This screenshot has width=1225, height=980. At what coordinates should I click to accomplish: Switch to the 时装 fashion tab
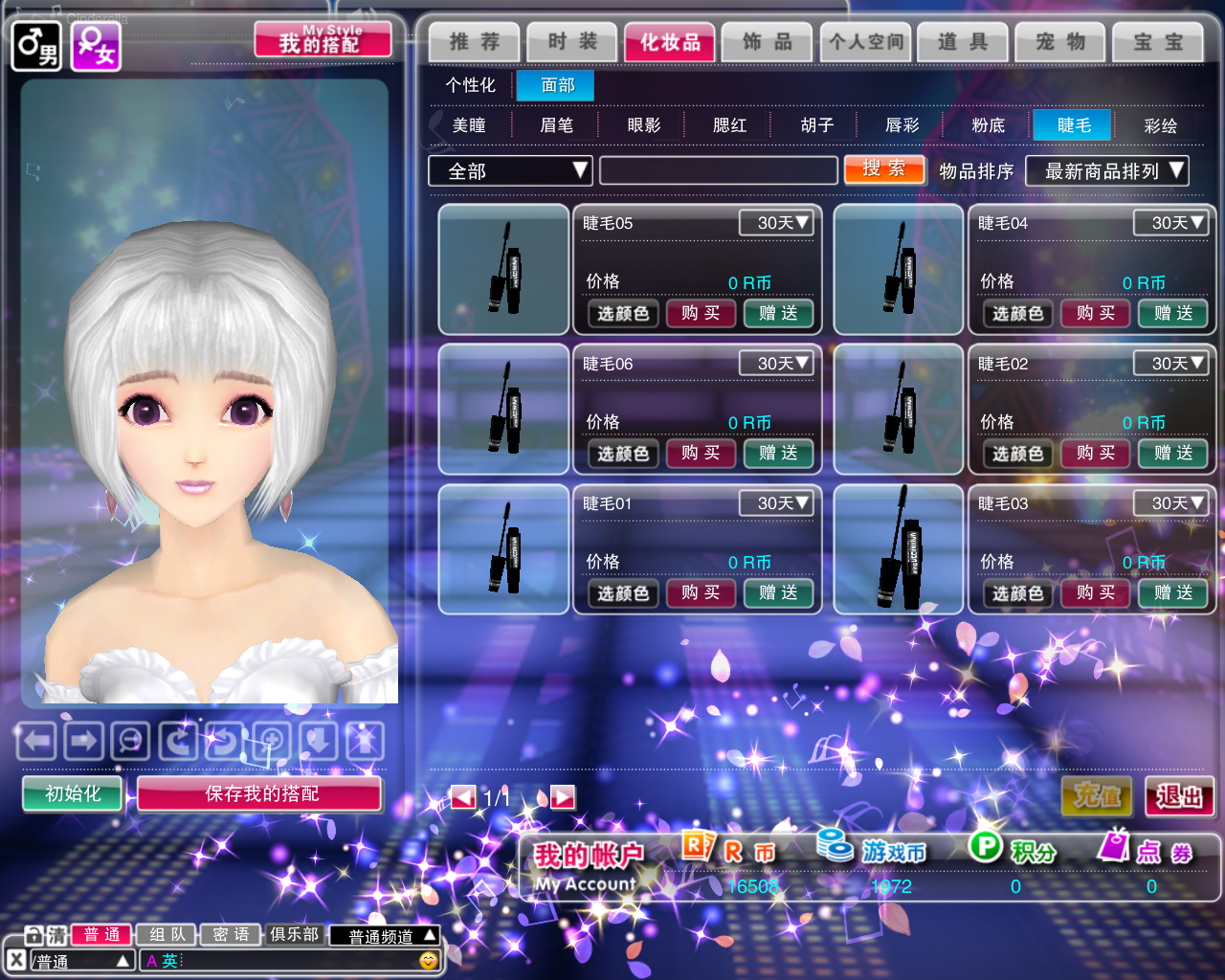click(572, 42)
